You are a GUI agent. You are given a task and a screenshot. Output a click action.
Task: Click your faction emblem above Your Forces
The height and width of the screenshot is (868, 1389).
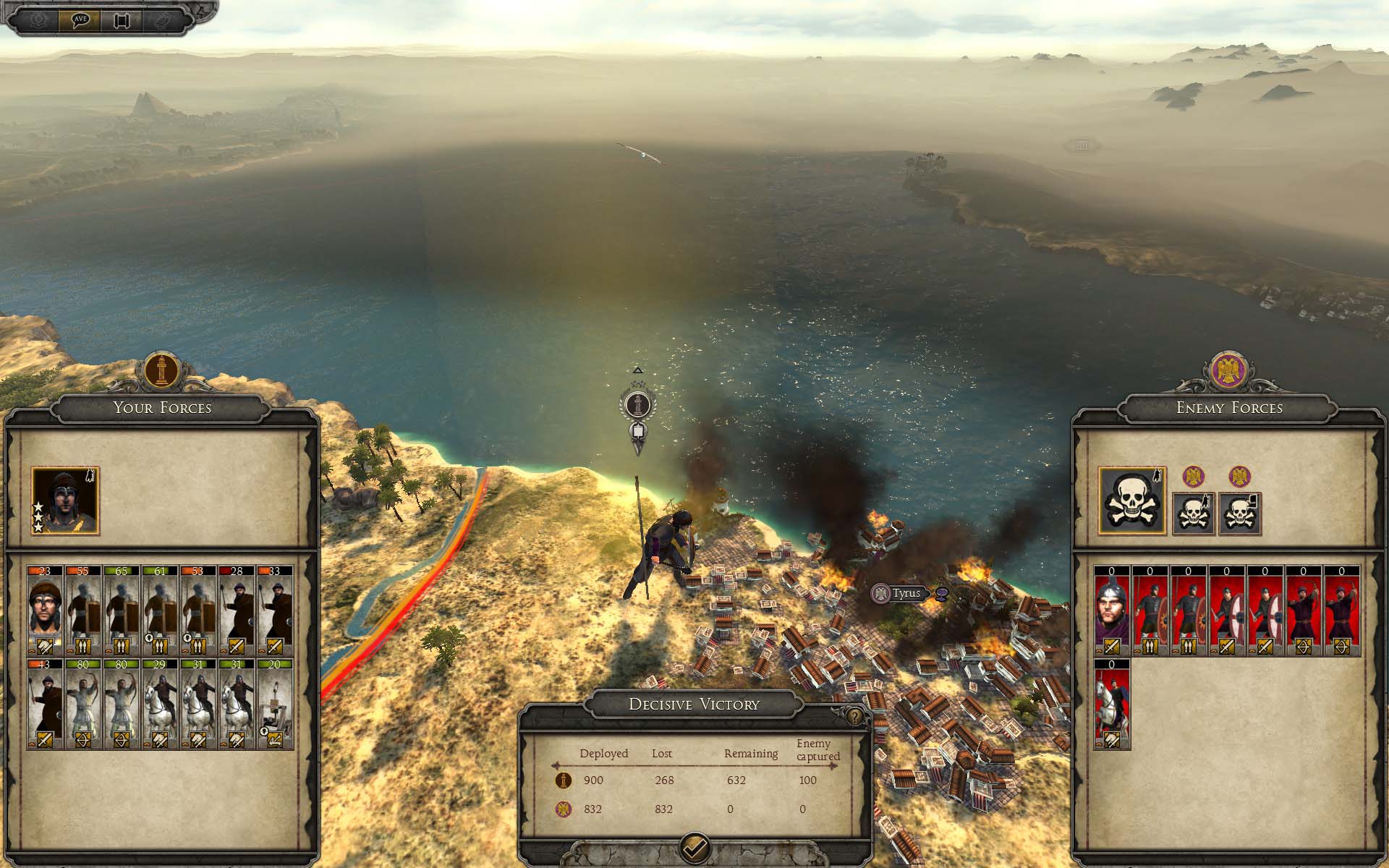pyautogui.click(x=162, y=371)
